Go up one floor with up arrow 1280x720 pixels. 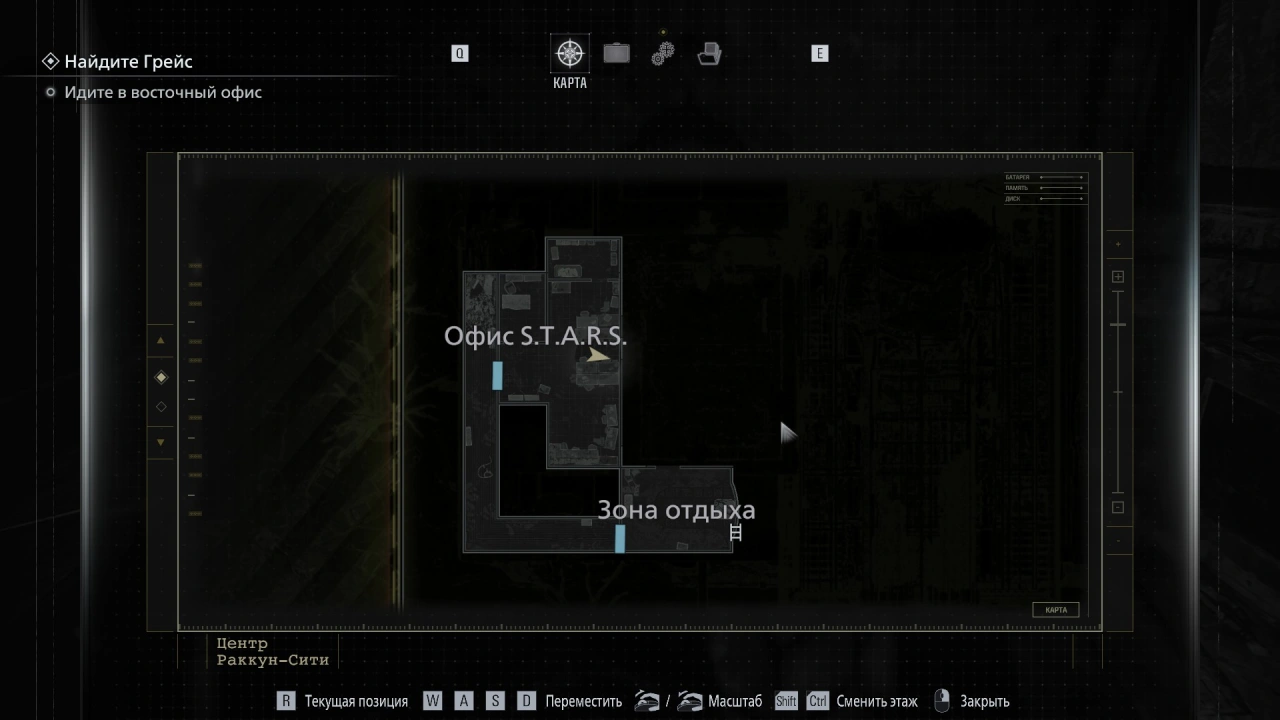[x=161, y=341]
